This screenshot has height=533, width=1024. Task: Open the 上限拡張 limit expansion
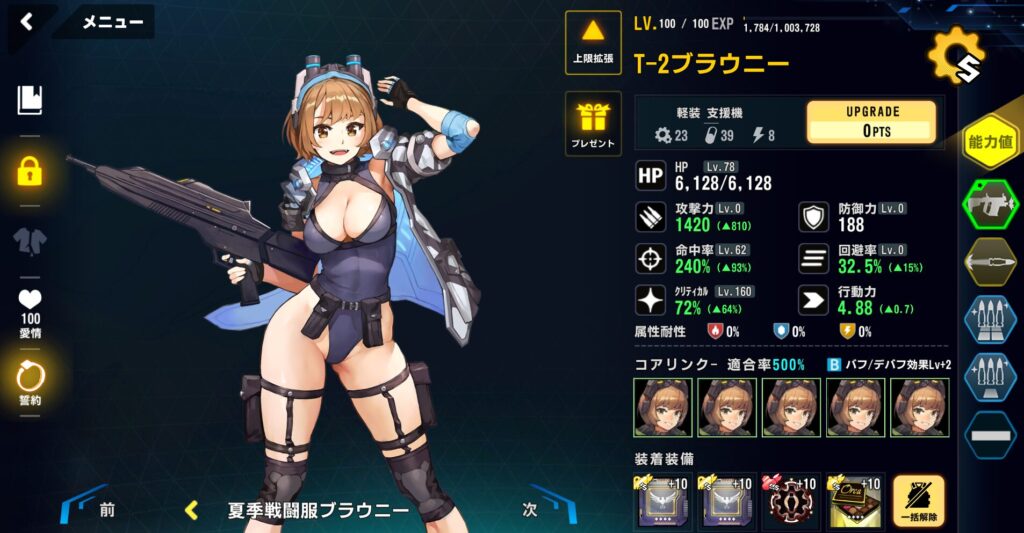[x=593, y=43]
